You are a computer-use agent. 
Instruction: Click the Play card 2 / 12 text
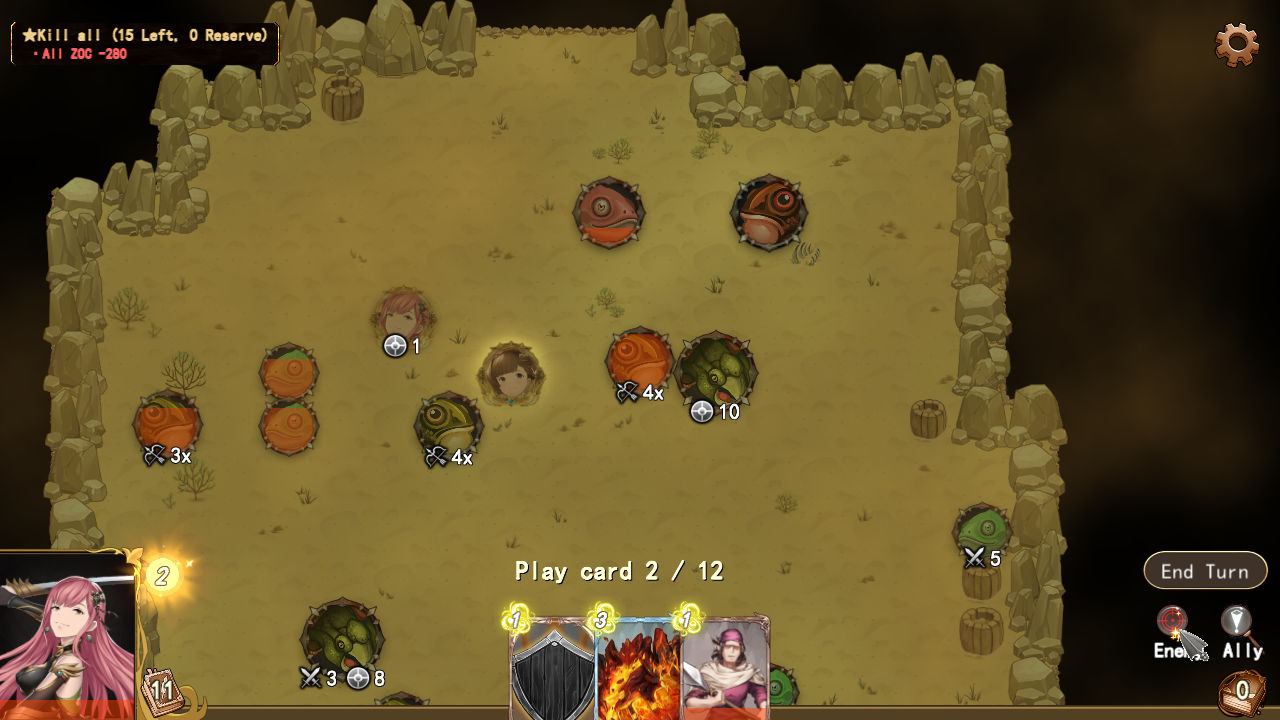621,572
